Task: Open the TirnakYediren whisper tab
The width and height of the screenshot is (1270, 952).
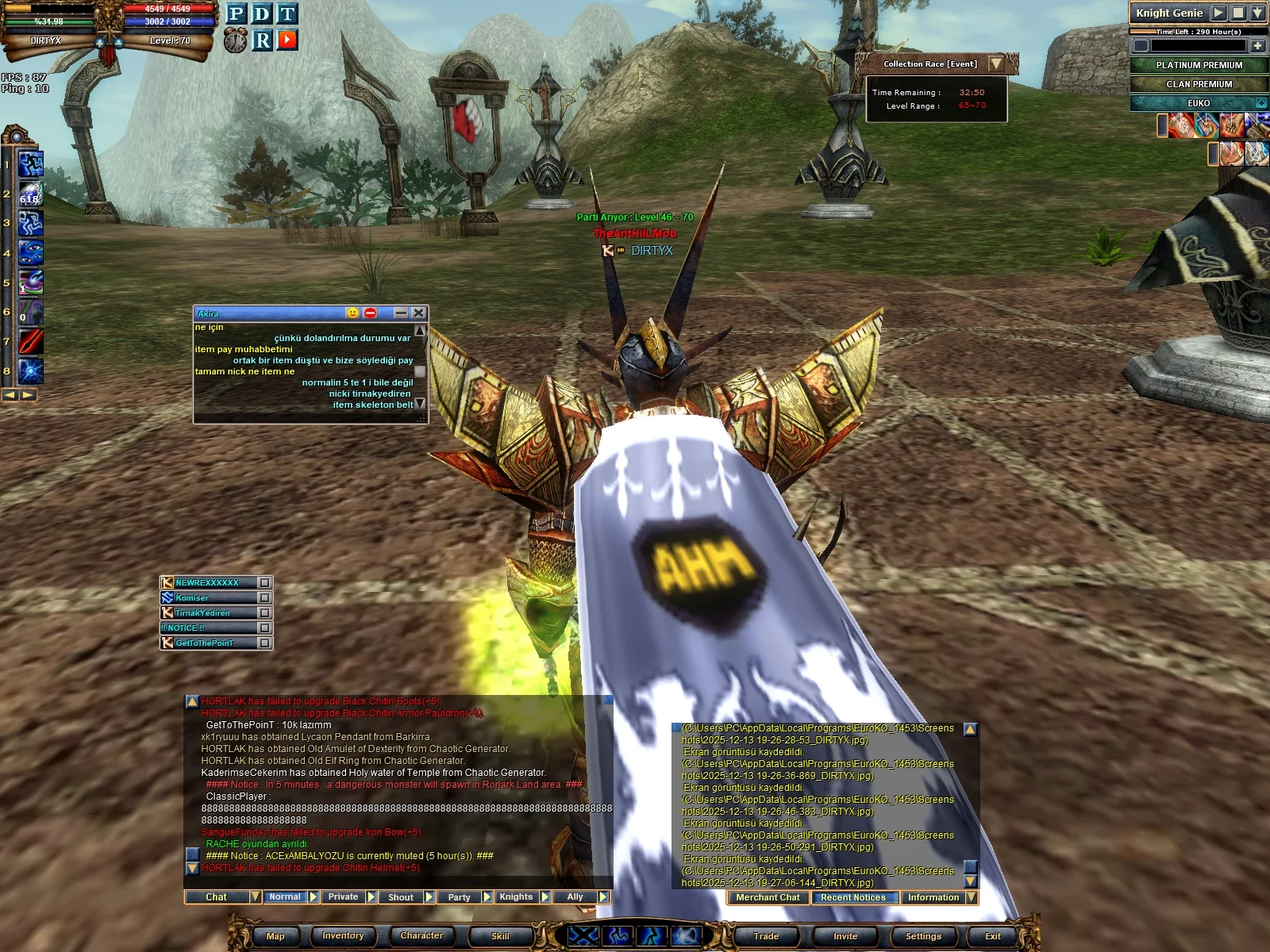Action: point(210,613)
